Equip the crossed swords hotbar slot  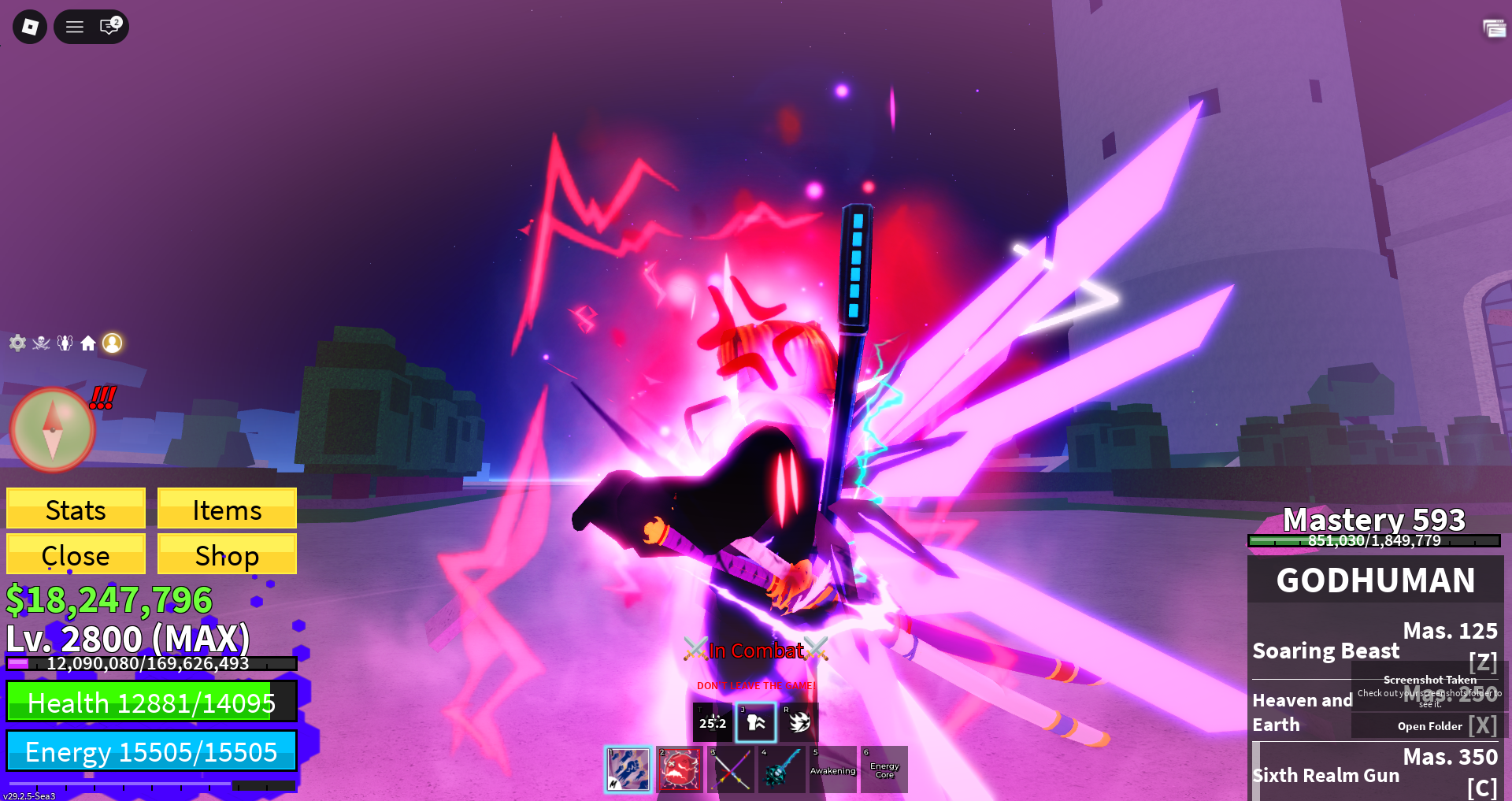point(731,769)
